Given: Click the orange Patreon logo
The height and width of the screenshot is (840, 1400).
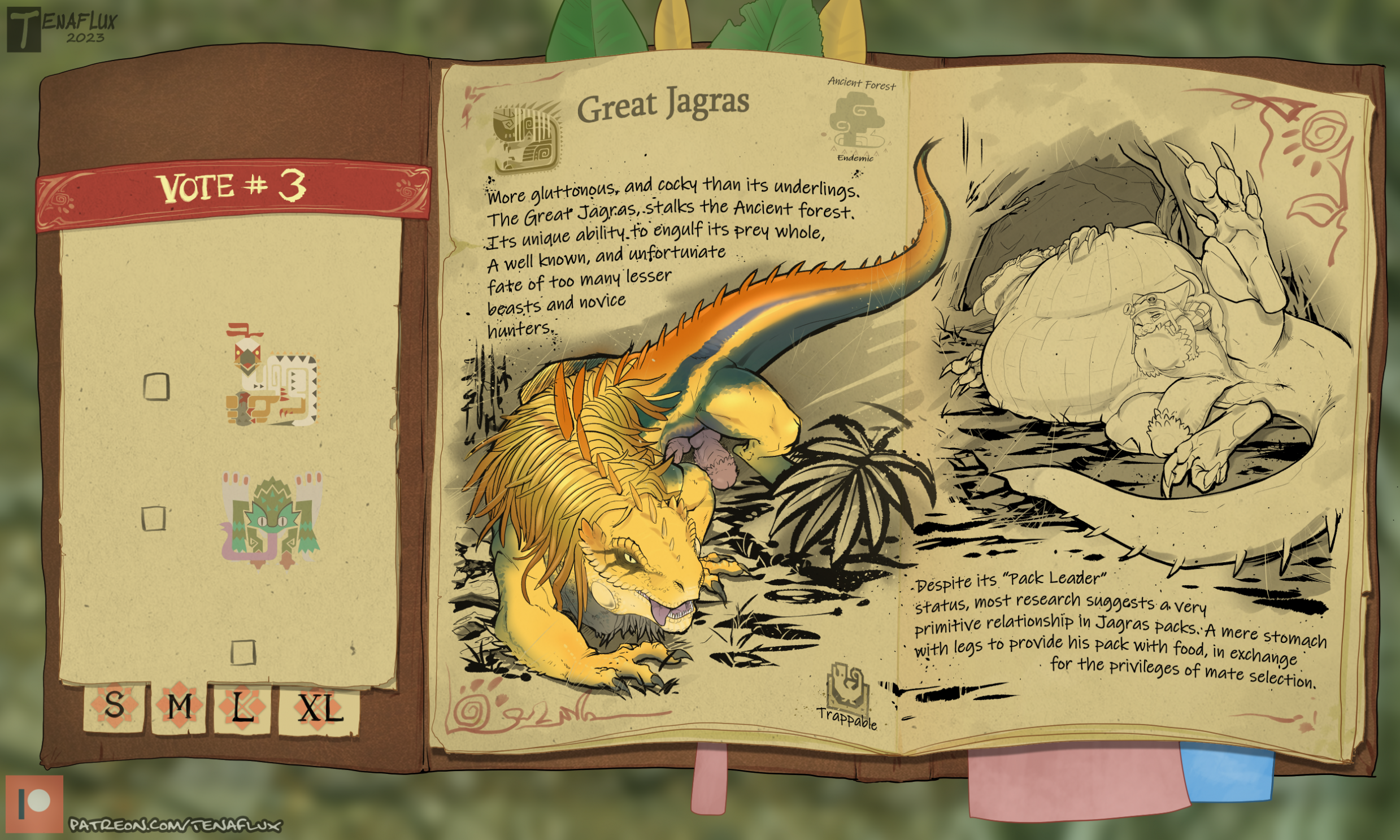Looking at the screenshot, I should pos(34,804).
